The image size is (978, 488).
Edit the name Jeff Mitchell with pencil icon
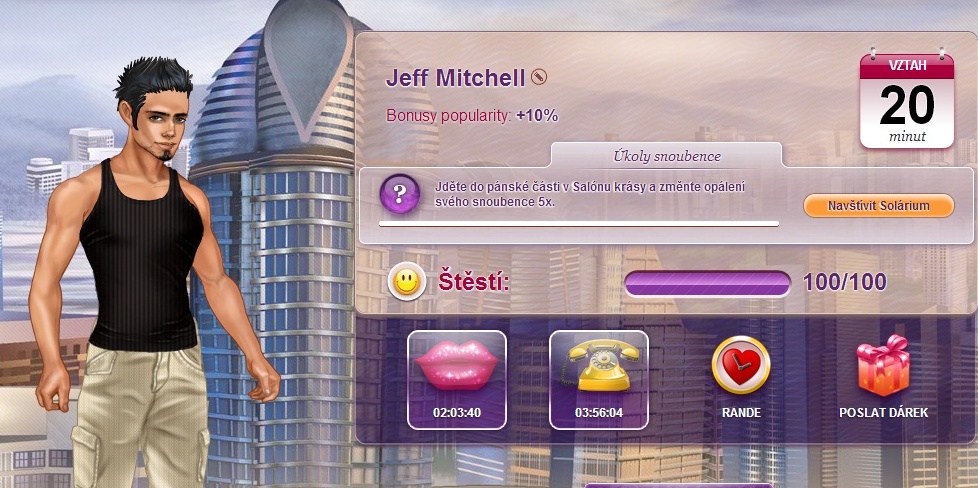tap(540, 77)
